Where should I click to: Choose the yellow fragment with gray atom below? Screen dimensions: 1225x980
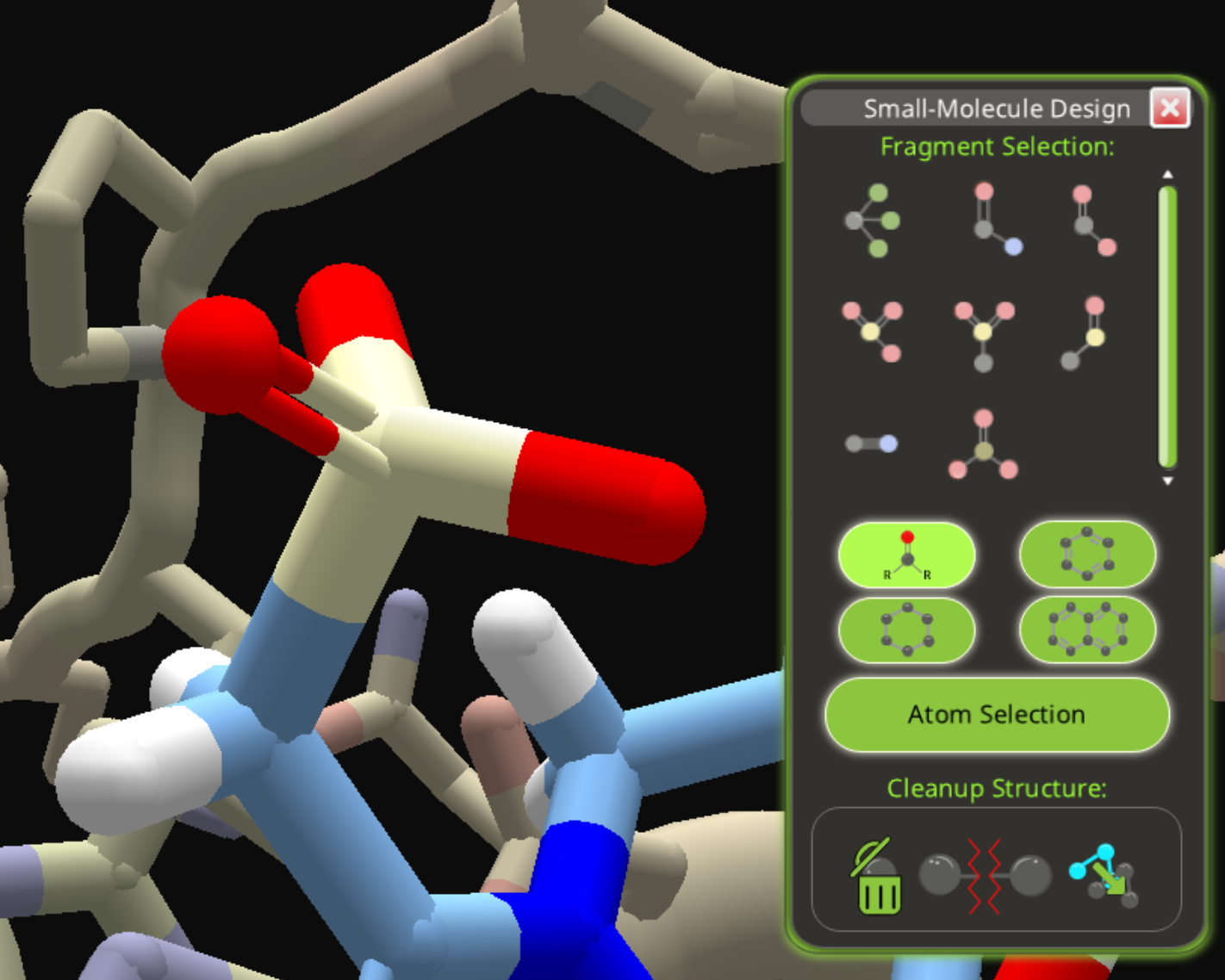point(984,334)
